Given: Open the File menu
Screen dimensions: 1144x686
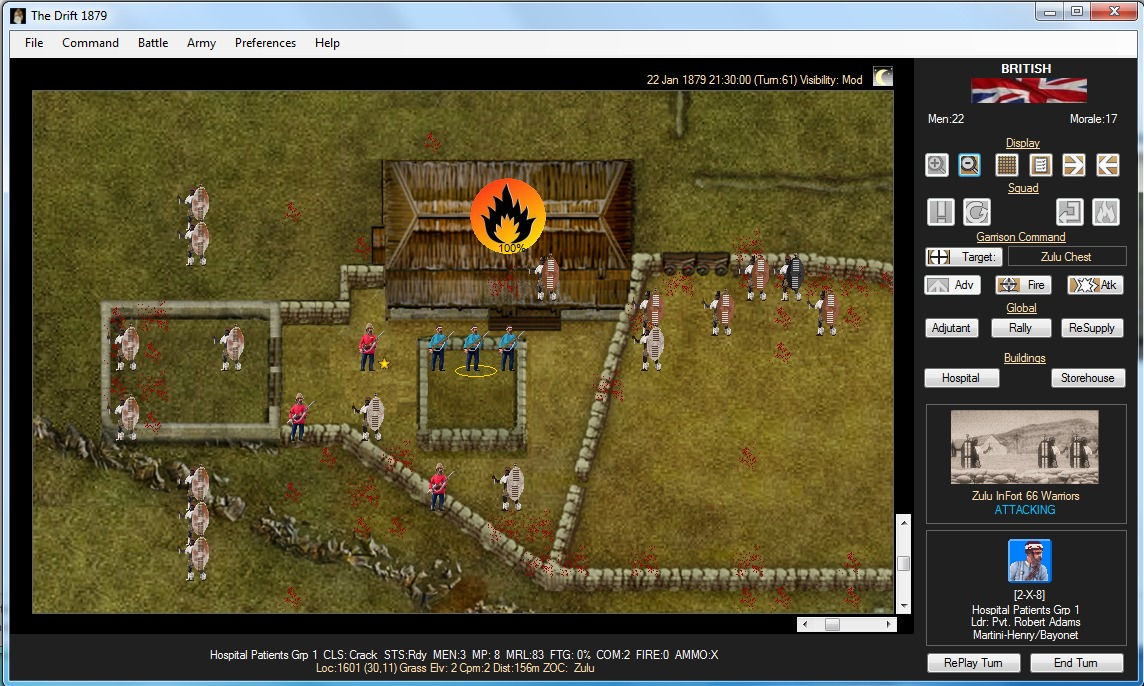Looking at the screenshot, I should coord(34,43).
